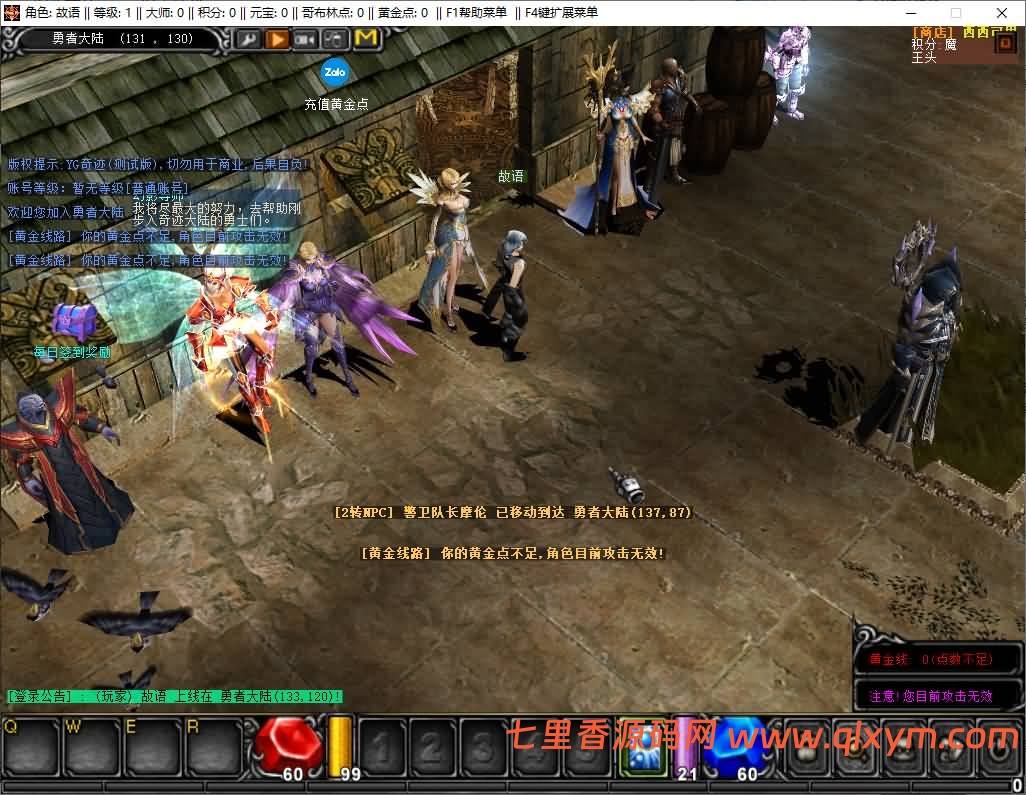Open the yellow M map button
The width and height of the screenshot is (1026, 795).
pos(366,39)
